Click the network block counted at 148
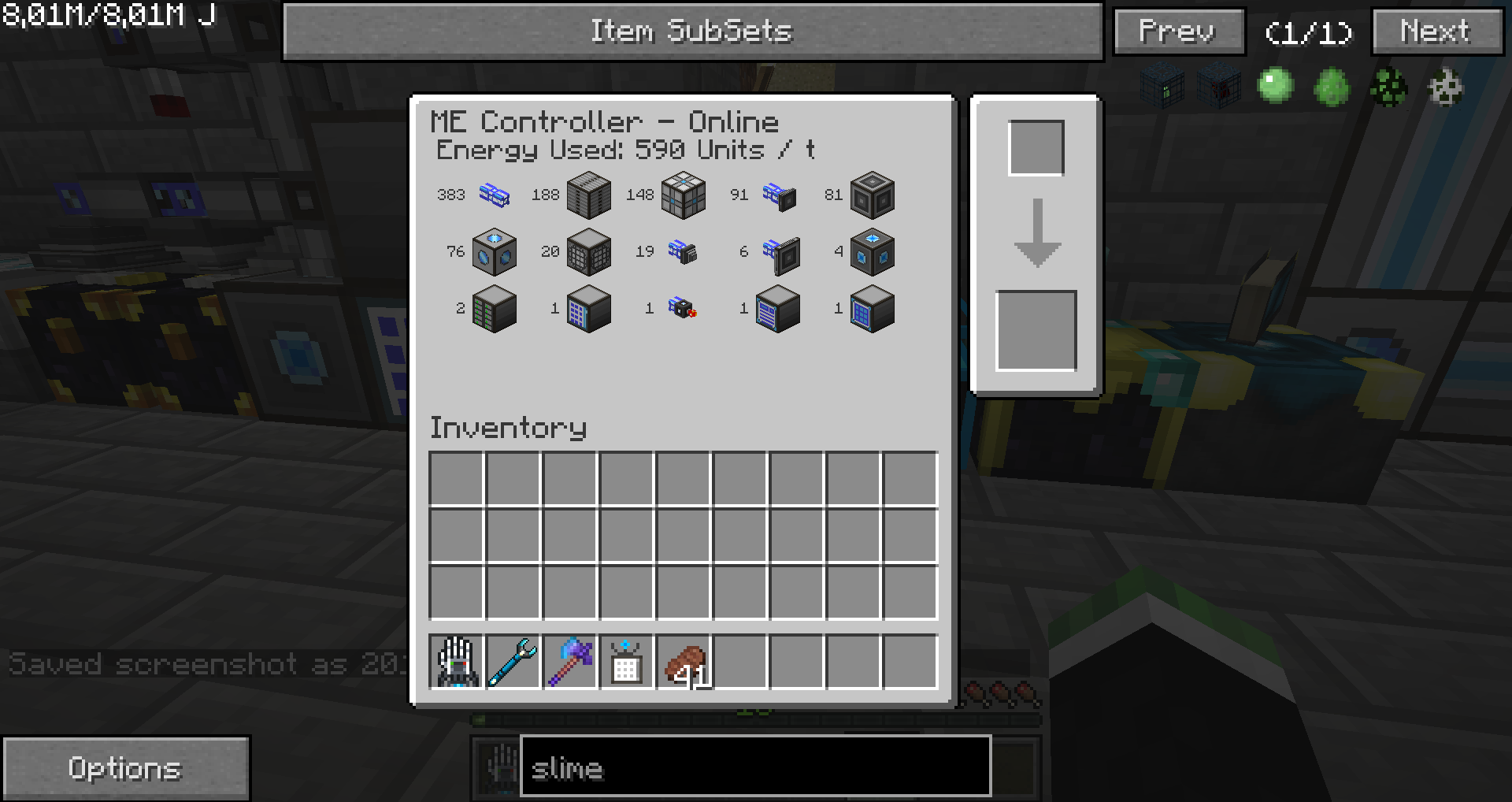 [683, 195]
